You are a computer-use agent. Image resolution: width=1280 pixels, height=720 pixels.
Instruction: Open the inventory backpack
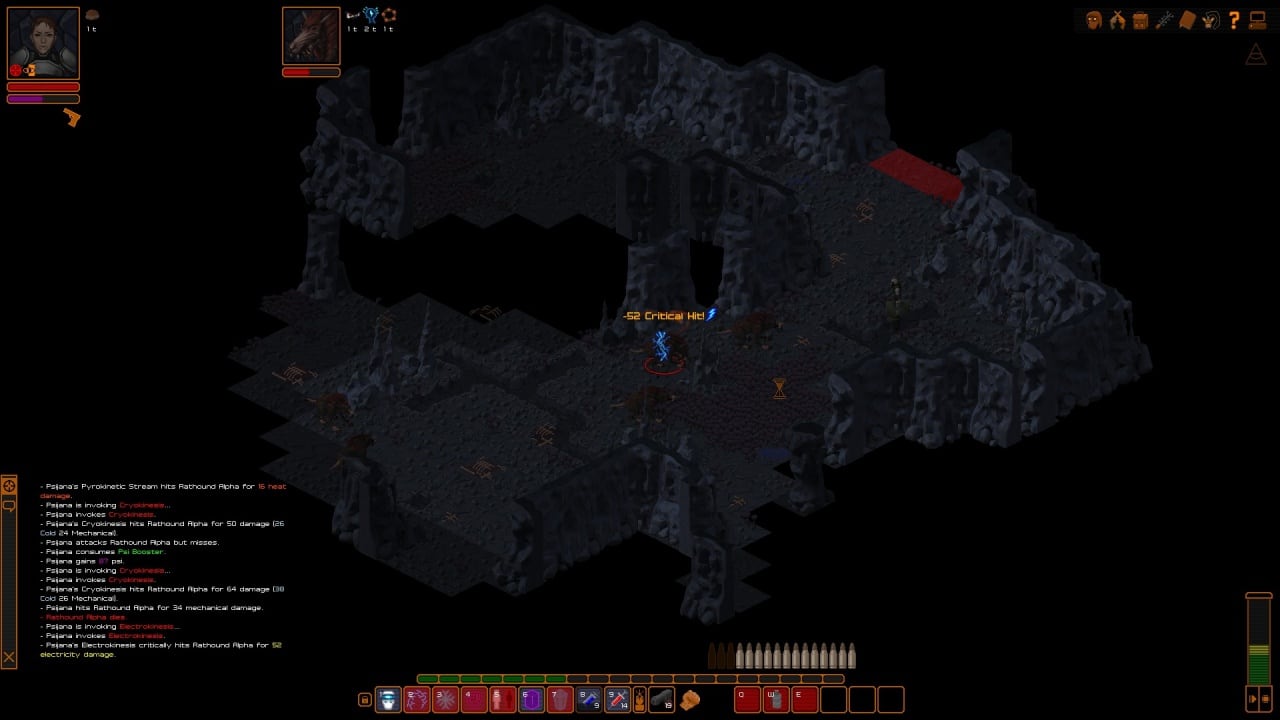click(1140, 20)
